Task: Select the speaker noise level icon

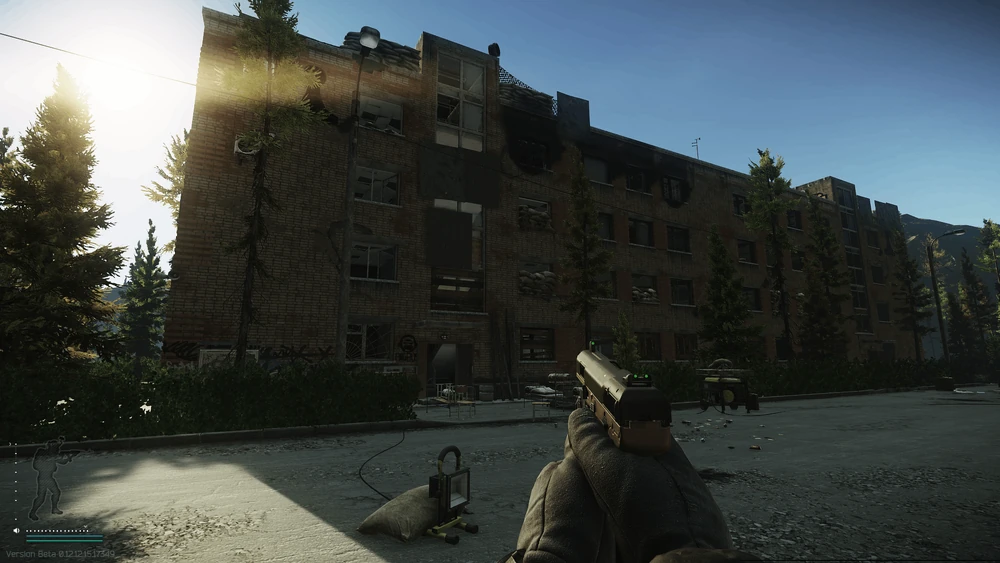Action: click(17, 530)
